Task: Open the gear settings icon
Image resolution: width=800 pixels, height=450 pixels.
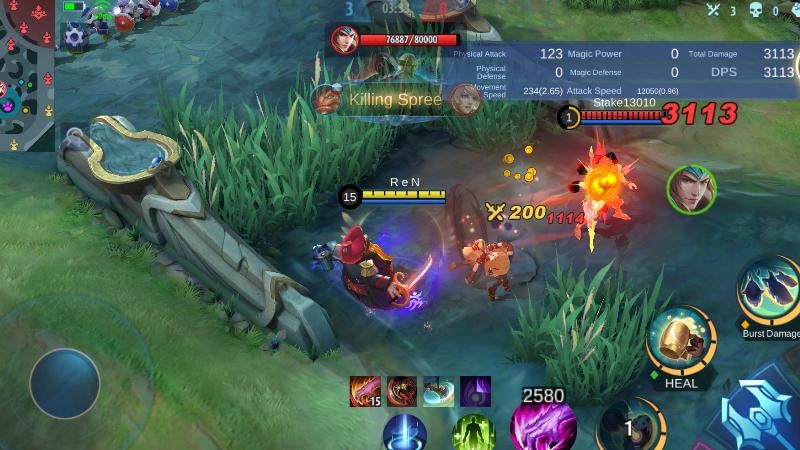Action: point(74,38)
